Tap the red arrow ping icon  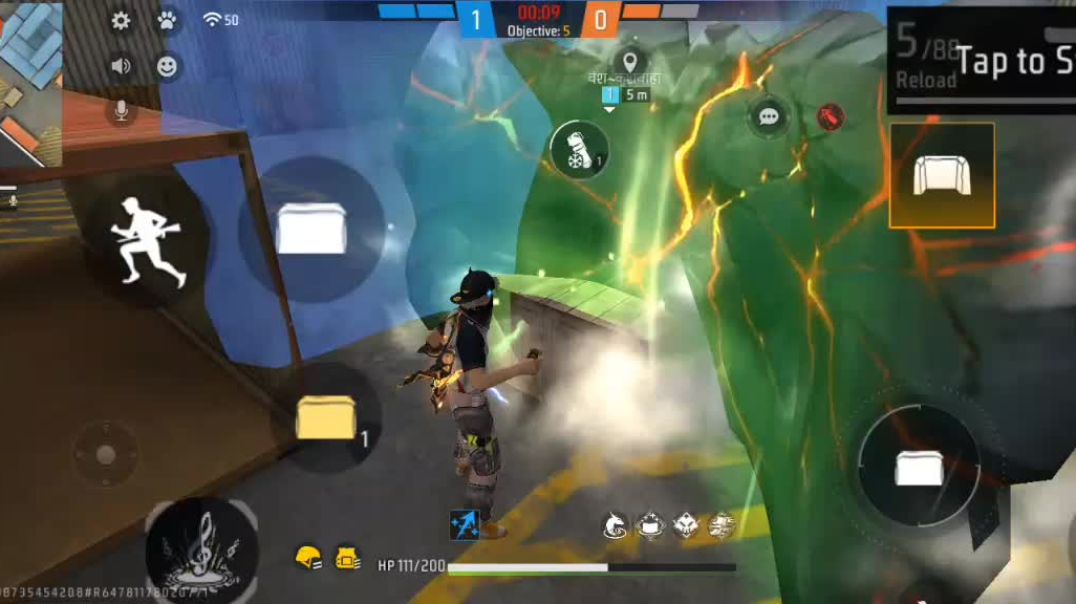coord(829,117)
